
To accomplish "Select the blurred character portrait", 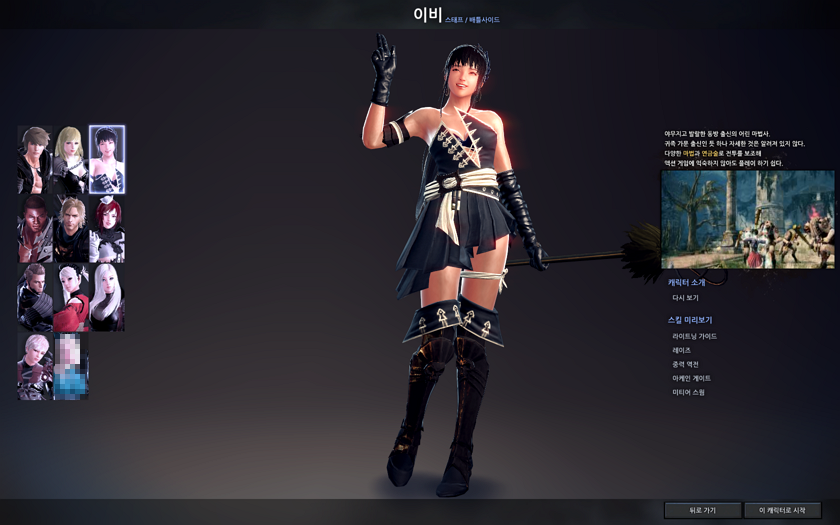I will (70, 366).
